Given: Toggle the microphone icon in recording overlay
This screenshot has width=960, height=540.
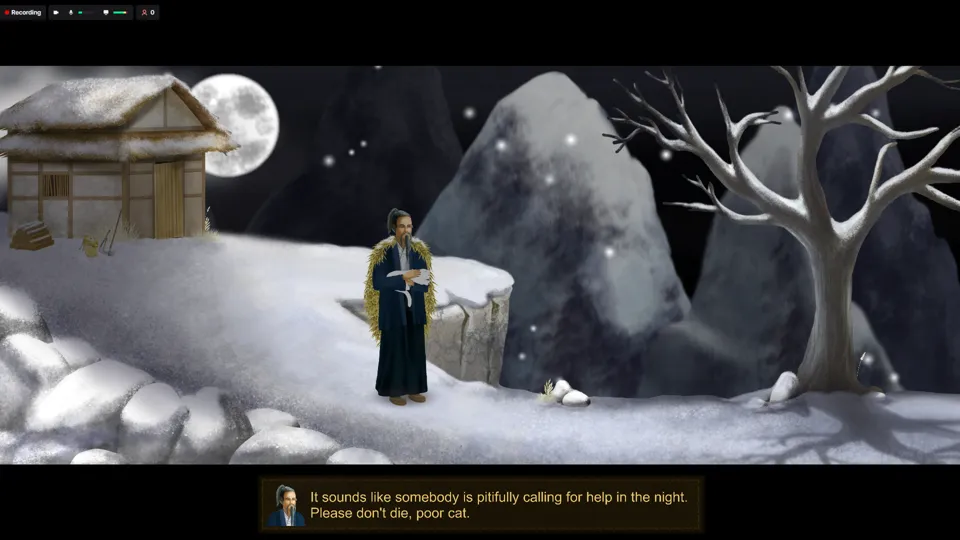Looking at the screenshot, I should (70, 13).
